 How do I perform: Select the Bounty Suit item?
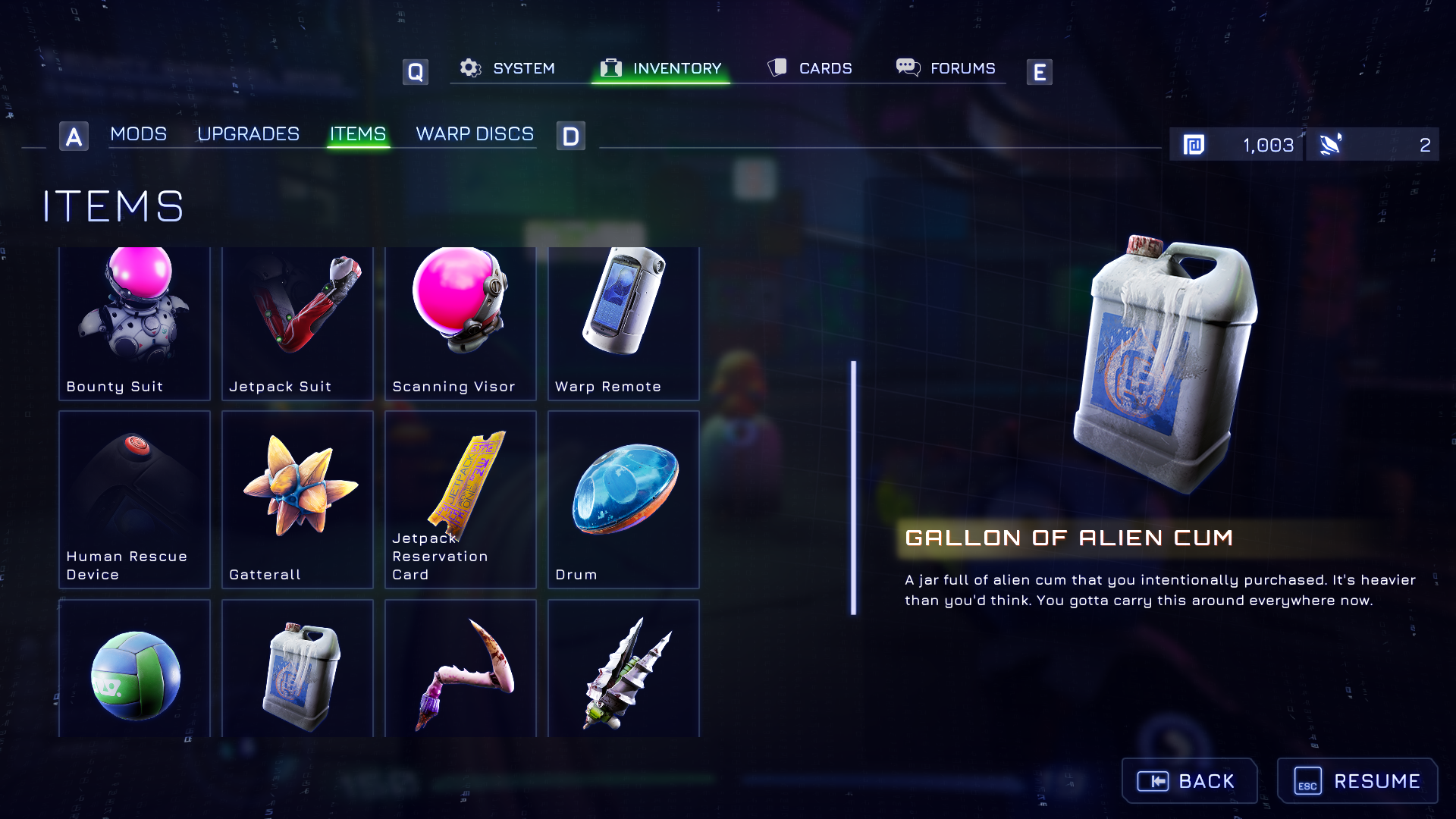tap(134, 323)
